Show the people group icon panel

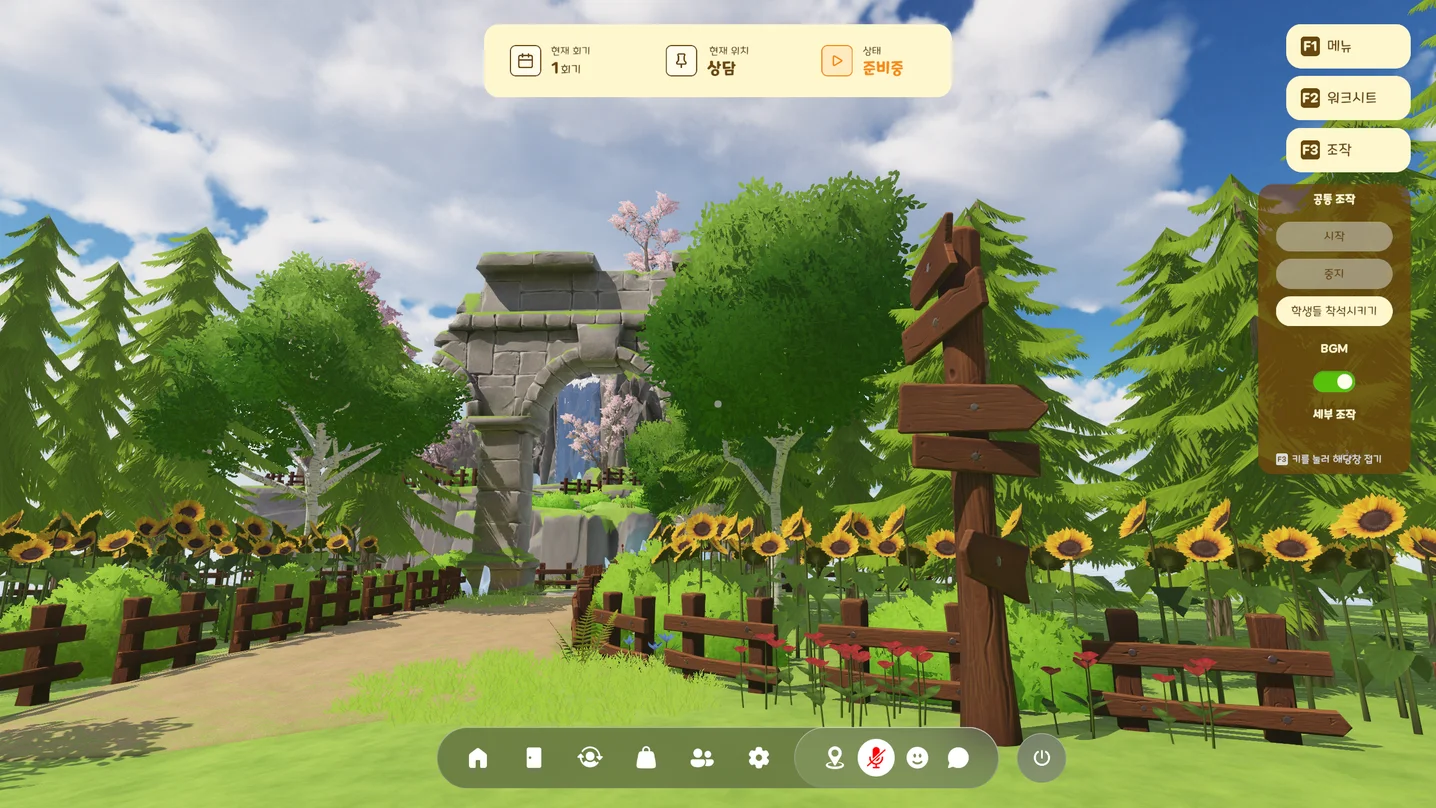702,758
